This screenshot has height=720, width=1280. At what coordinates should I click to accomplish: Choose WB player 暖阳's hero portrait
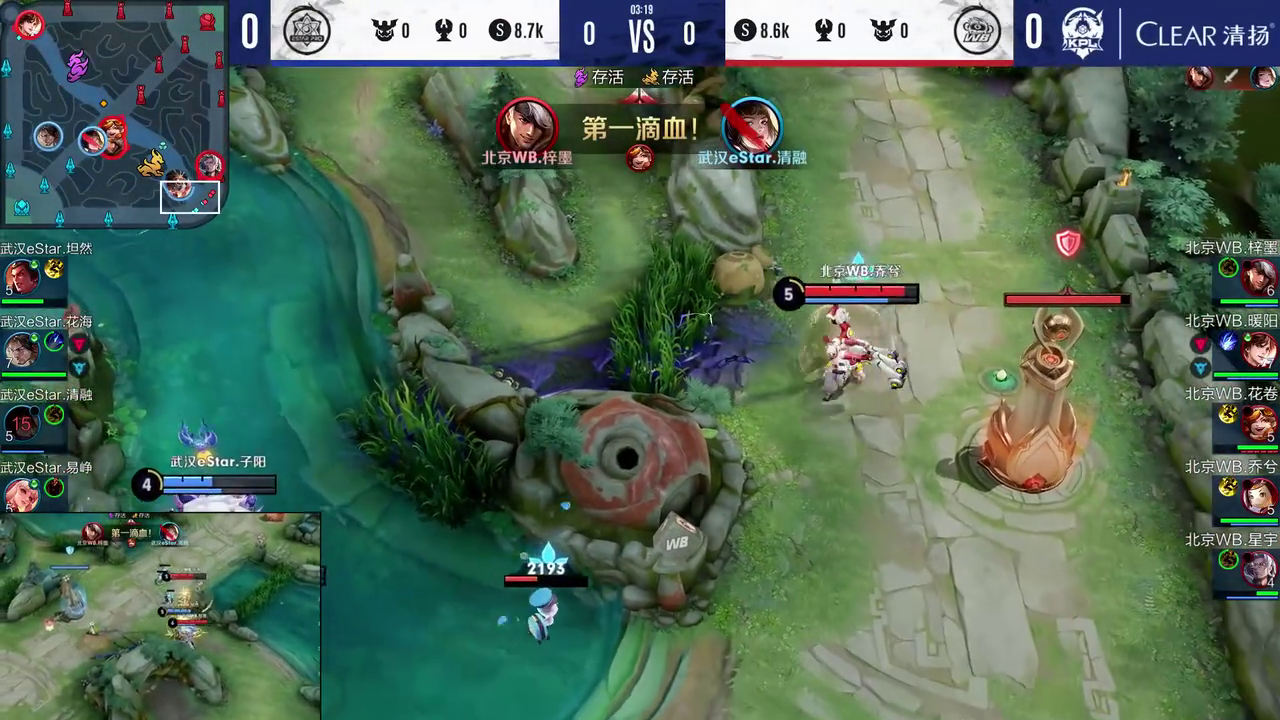click(1259, 350)
